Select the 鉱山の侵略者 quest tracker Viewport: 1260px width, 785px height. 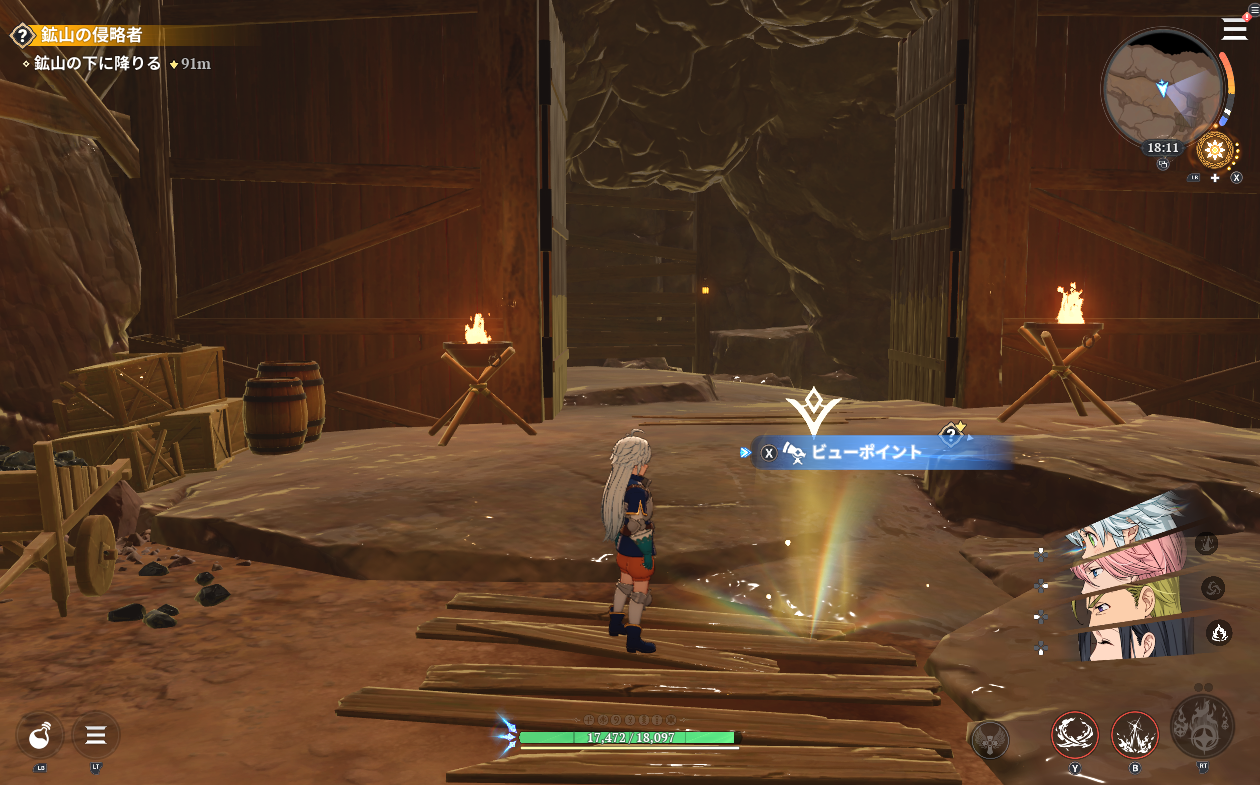pyautogui.click(x=92, y=35)
